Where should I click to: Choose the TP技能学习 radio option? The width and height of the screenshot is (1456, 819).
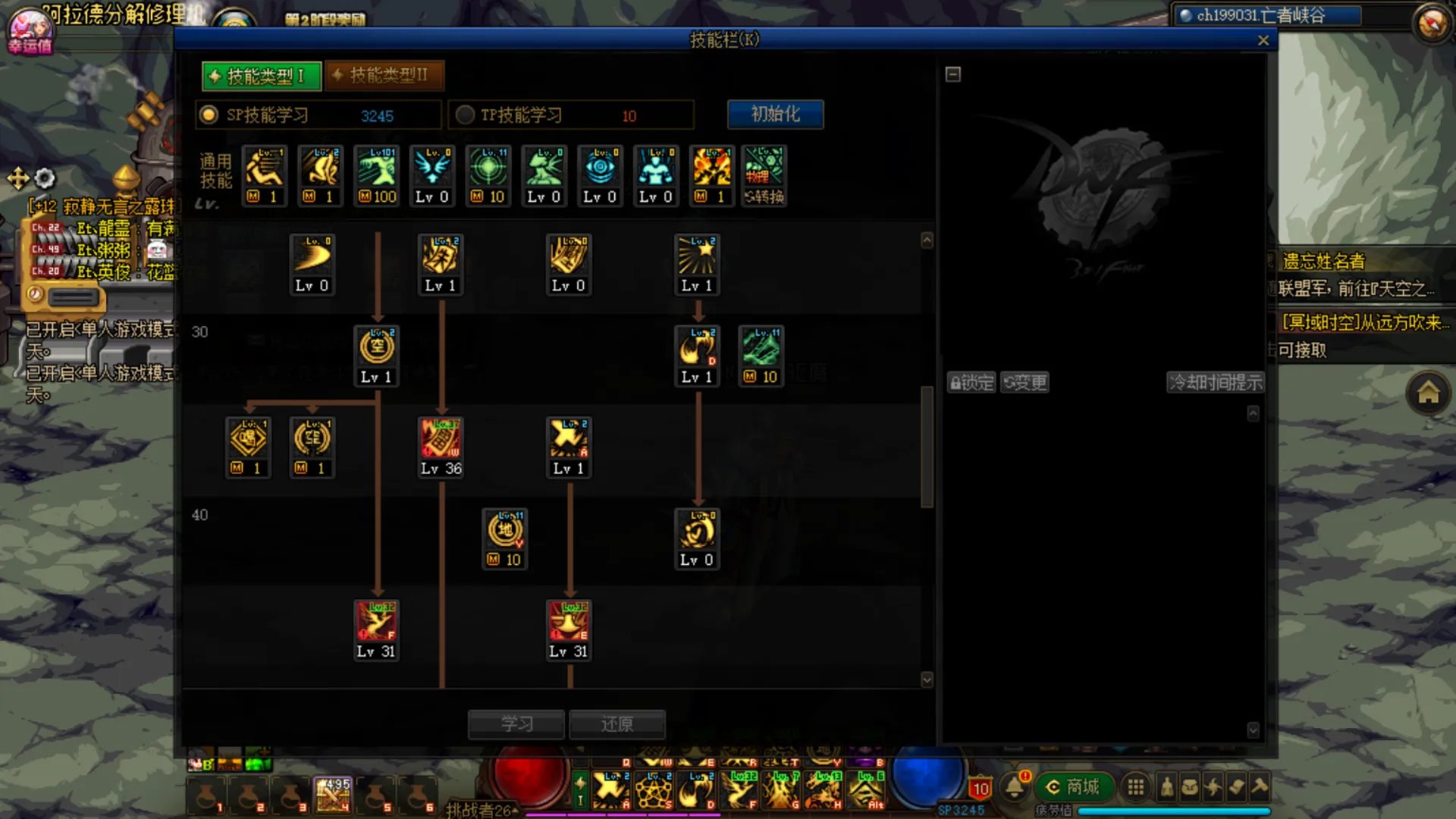click(465, 115)
